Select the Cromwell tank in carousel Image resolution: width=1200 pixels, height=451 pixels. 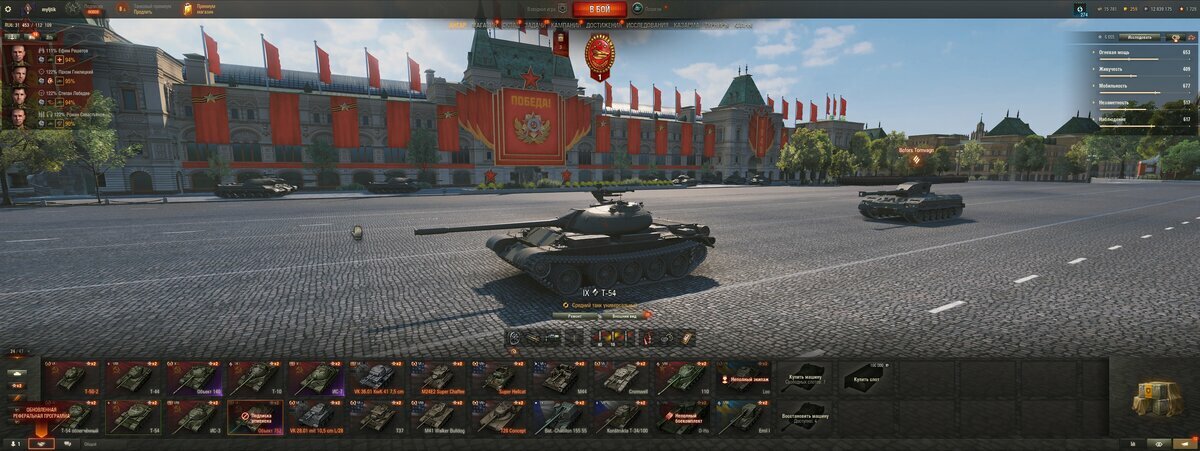(x=622, y=378)
